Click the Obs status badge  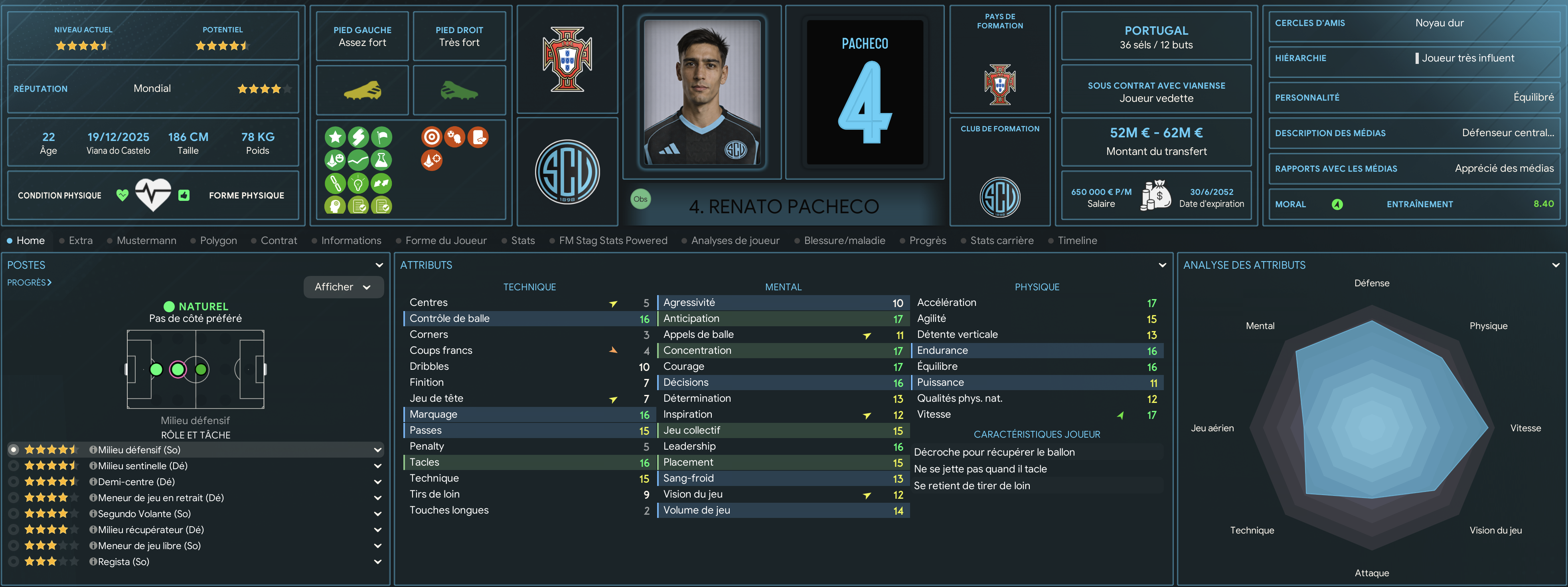pyautogui.click(x=640, y=199)
